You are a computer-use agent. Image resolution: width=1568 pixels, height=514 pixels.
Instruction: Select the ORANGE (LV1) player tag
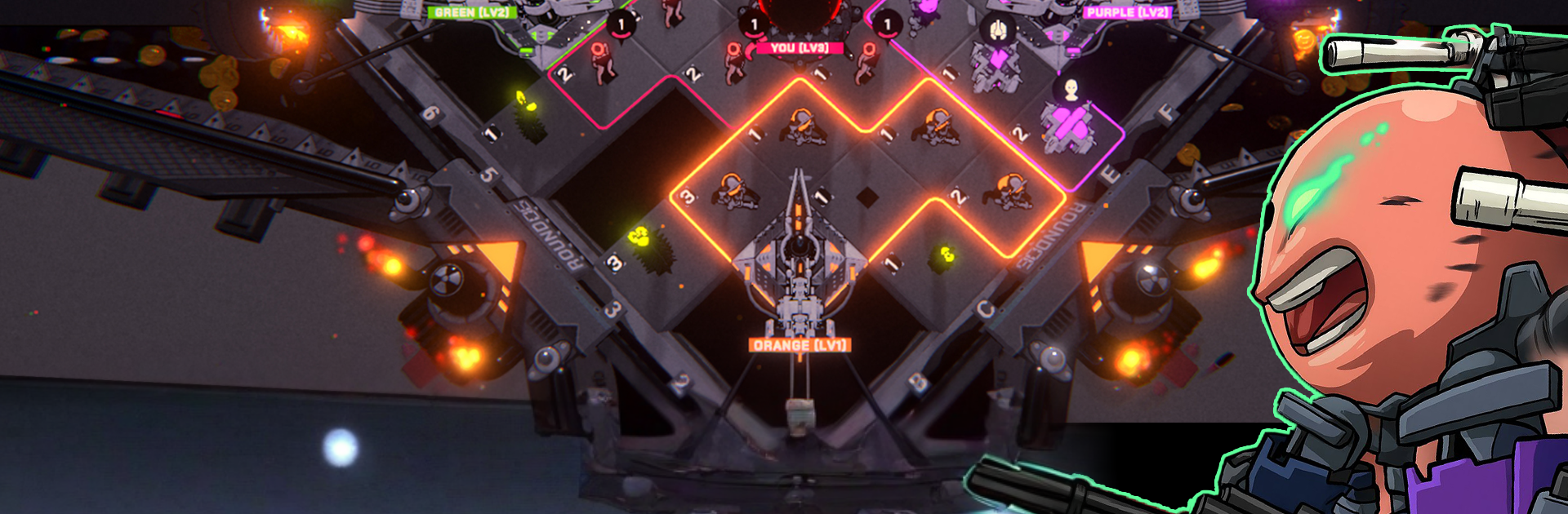800,345
